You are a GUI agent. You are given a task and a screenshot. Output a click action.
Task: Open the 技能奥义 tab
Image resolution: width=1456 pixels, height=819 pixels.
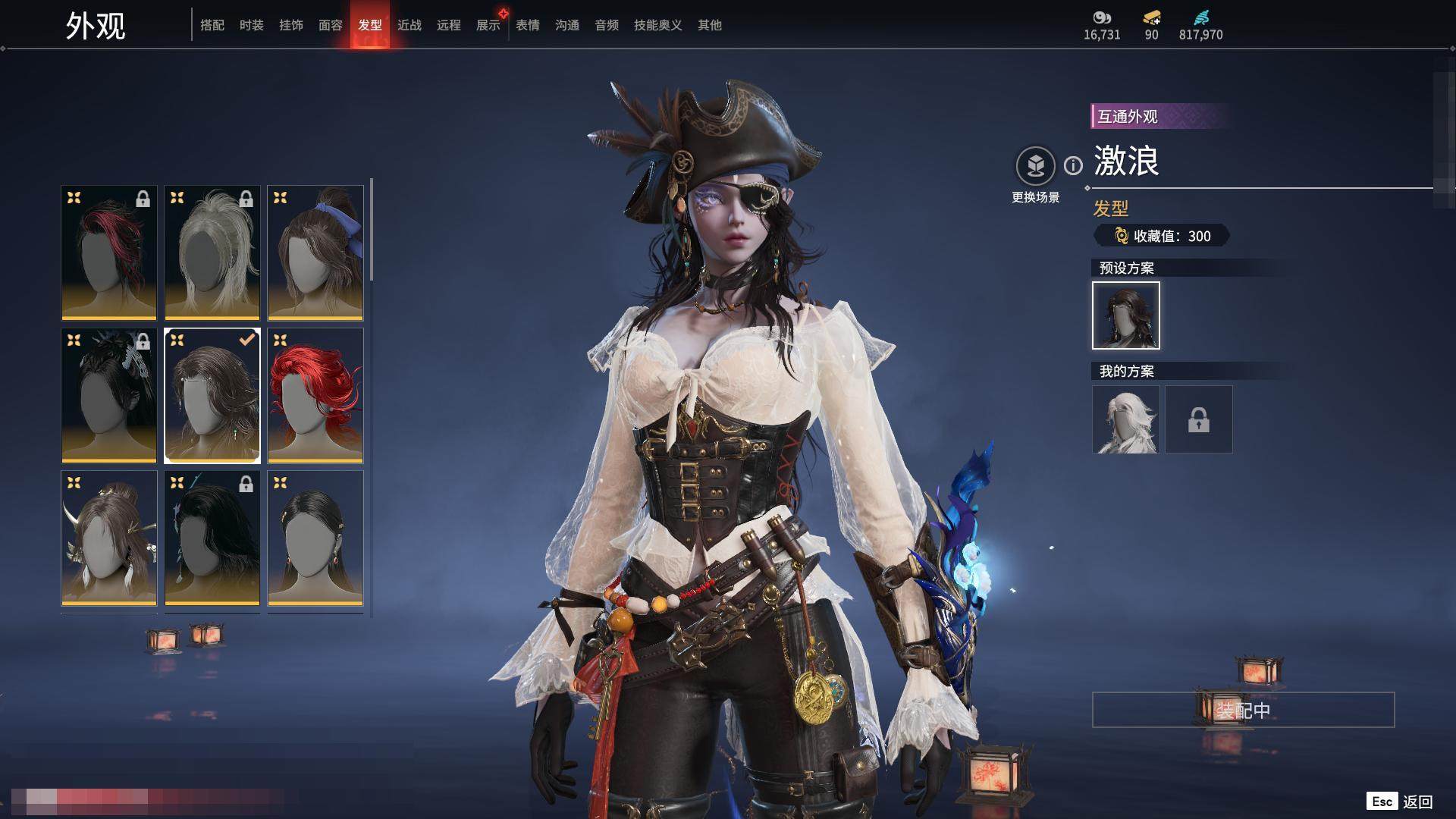click(658, 25)
